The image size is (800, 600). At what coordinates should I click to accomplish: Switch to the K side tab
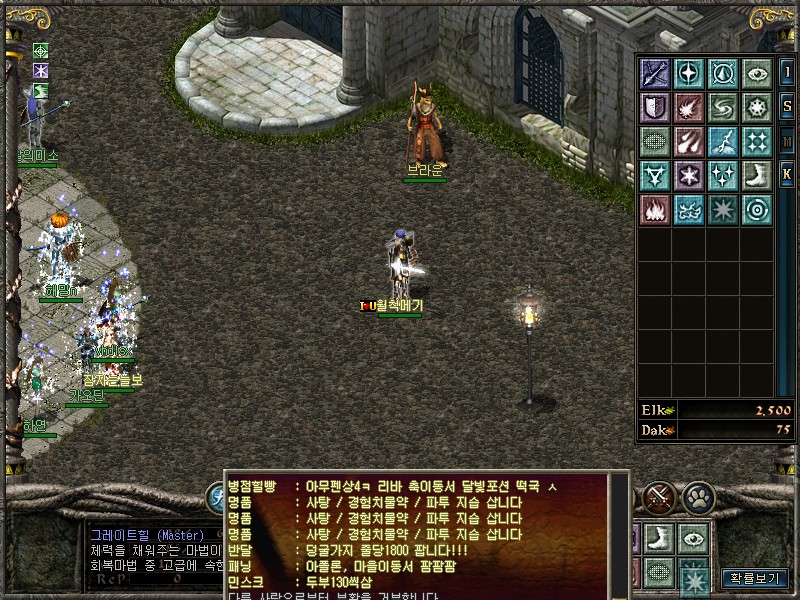click(x=787, y=174)
